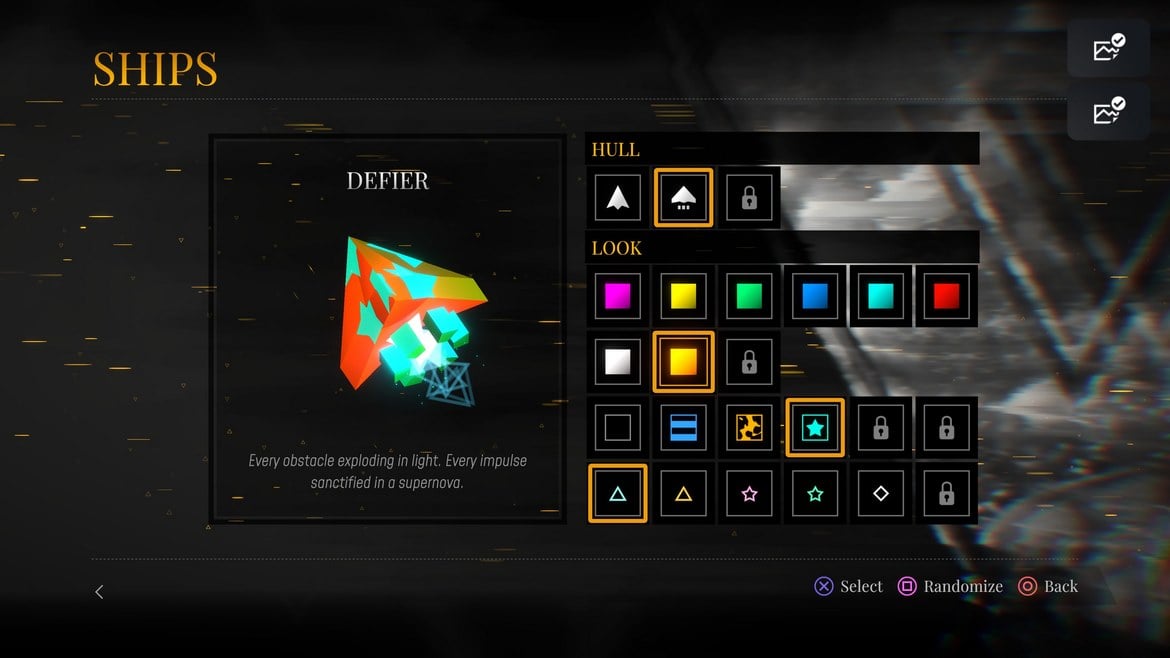Click the left arrow at the bottom left
The width and height of the screenshot is (1170, 658).
click(x=99, y=592)
